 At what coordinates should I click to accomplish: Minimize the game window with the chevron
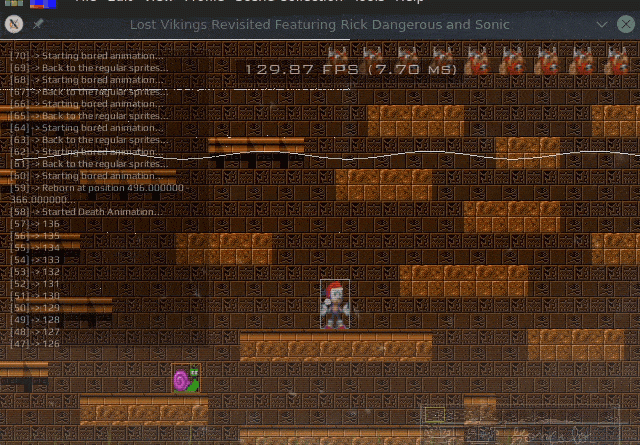pos(601,23)
